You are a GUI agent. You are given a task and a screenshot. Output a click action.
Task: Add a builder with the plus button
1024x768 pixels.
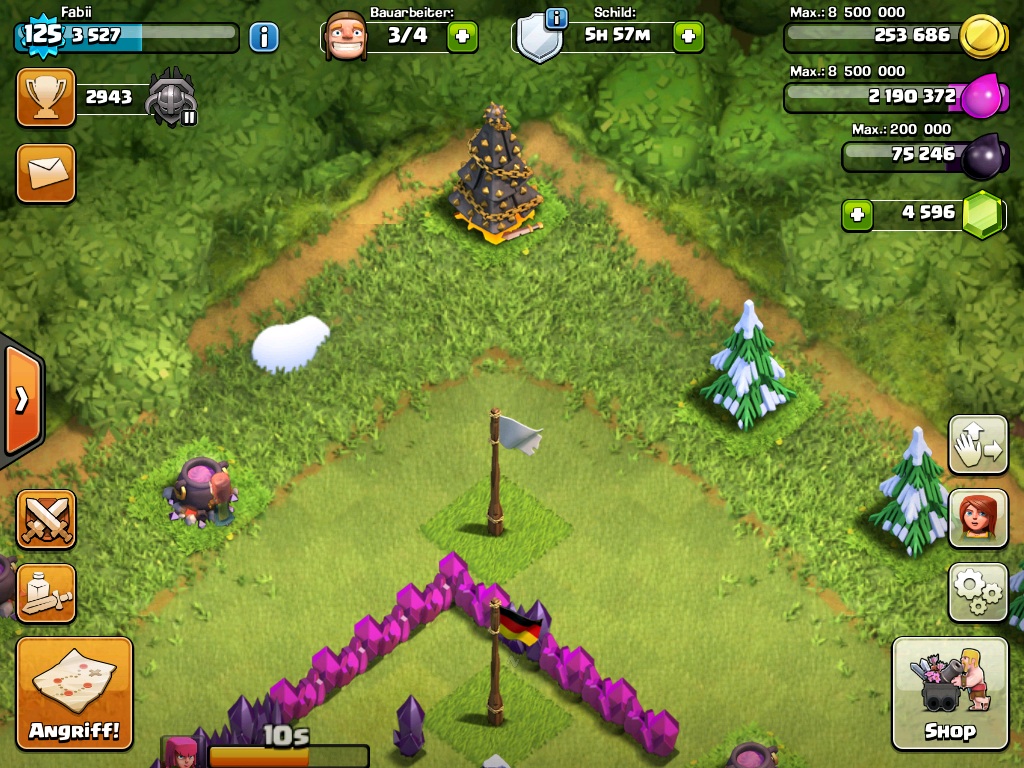click(462, 37)
